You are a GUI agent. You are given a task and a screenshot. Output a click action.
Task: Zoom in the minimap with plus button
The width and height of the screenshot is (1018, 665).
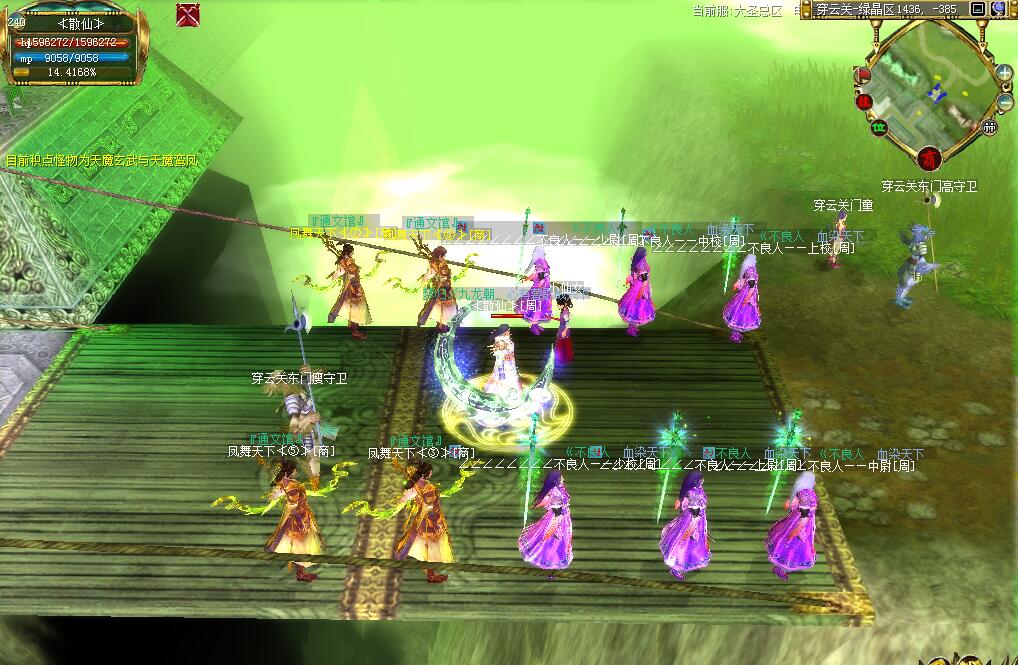[x=1004, y=73]
